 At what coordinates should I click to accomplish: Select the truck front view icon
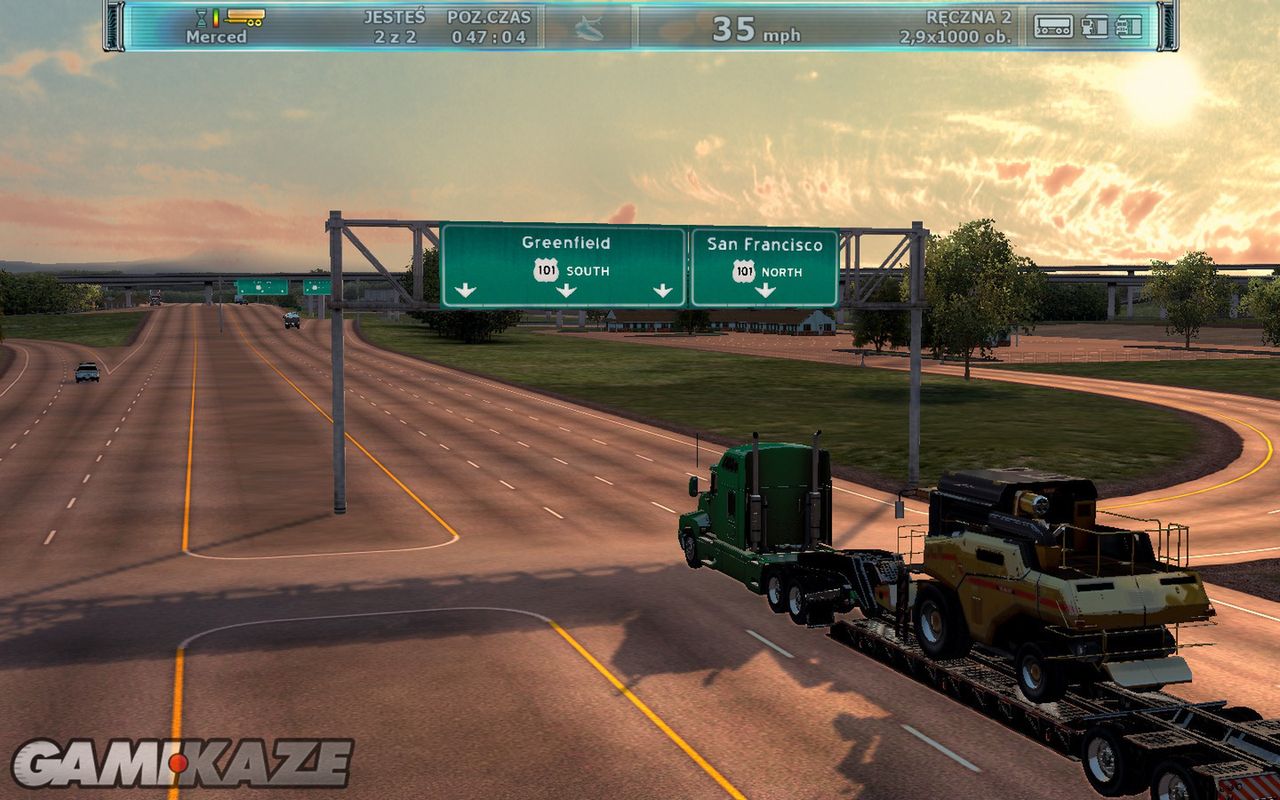pos(1129,26)
